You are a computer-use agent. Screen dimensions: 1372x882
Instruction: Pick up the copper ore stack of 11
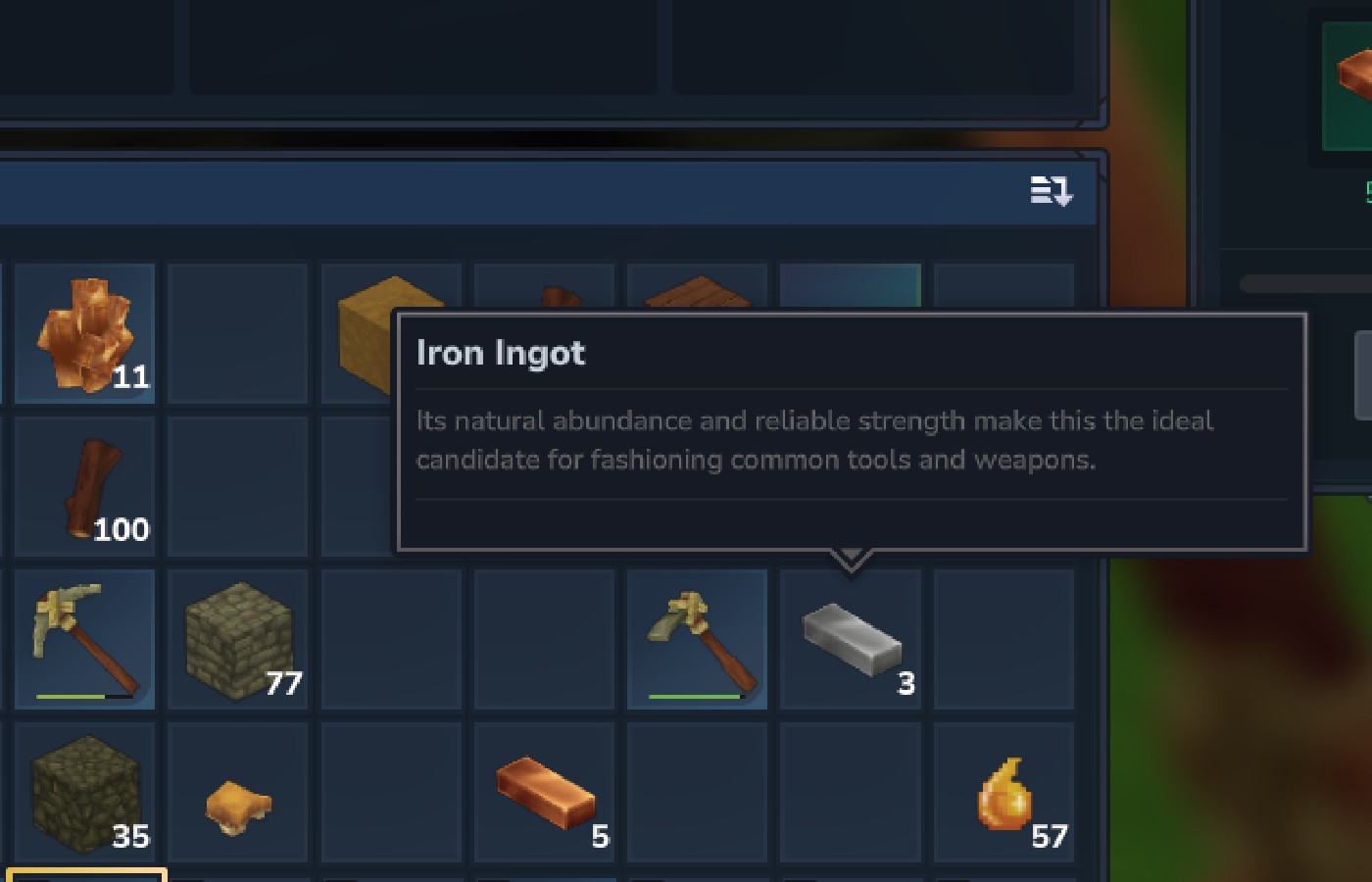[83, 333]
